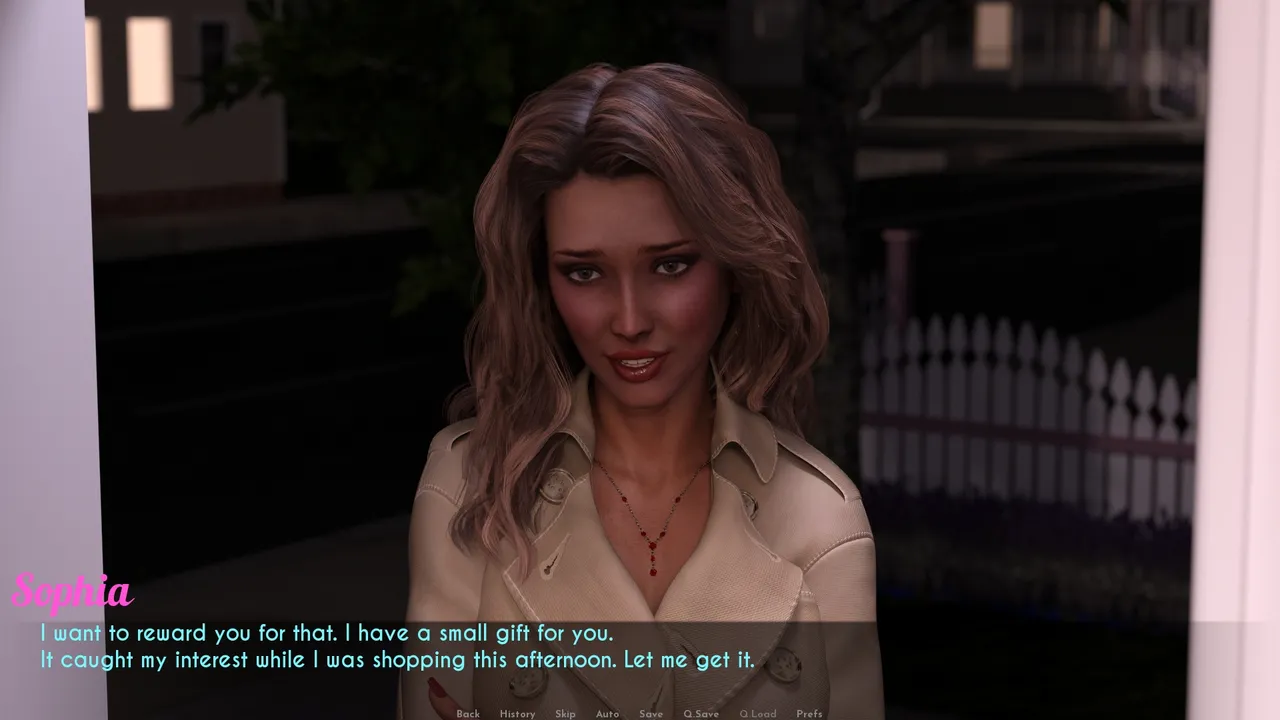Activate Skip in the quick menu
The image size is (1280, 720).
click(x=565, y=714)
